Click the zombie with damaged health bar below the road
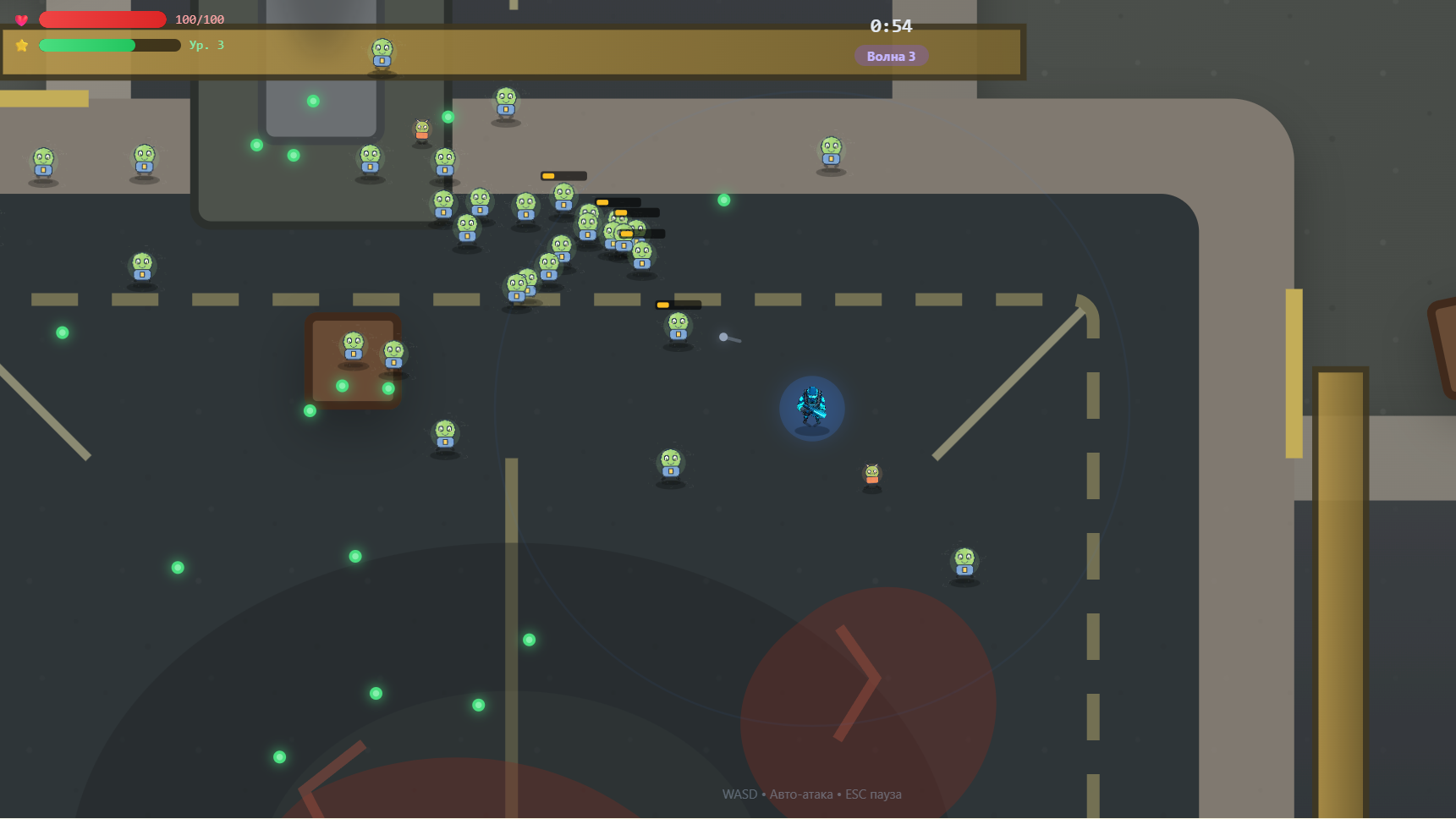1456x819 pixels. (x=677, y=326)
